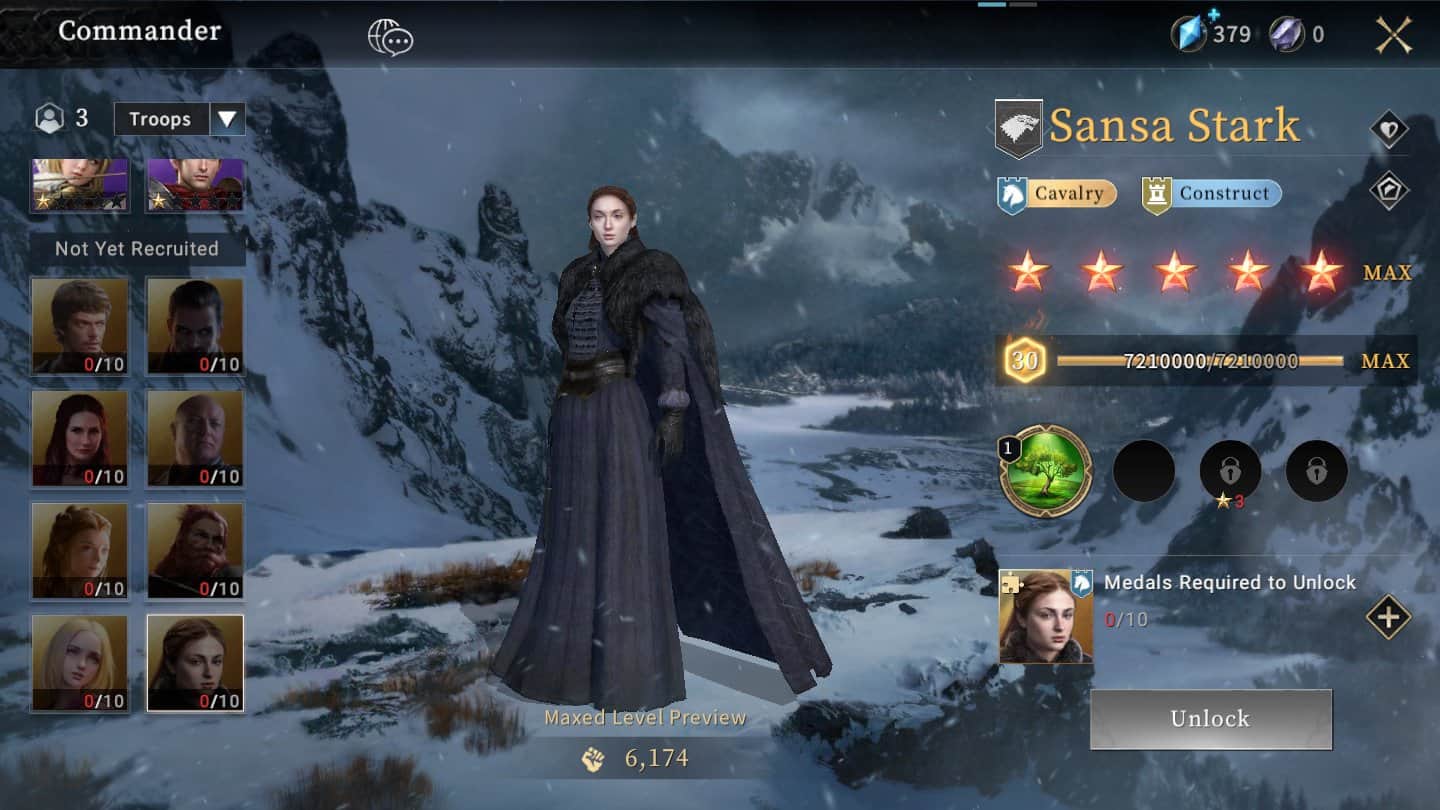
Task: Tap the Cavalry tag
Action: (1057, 194)
